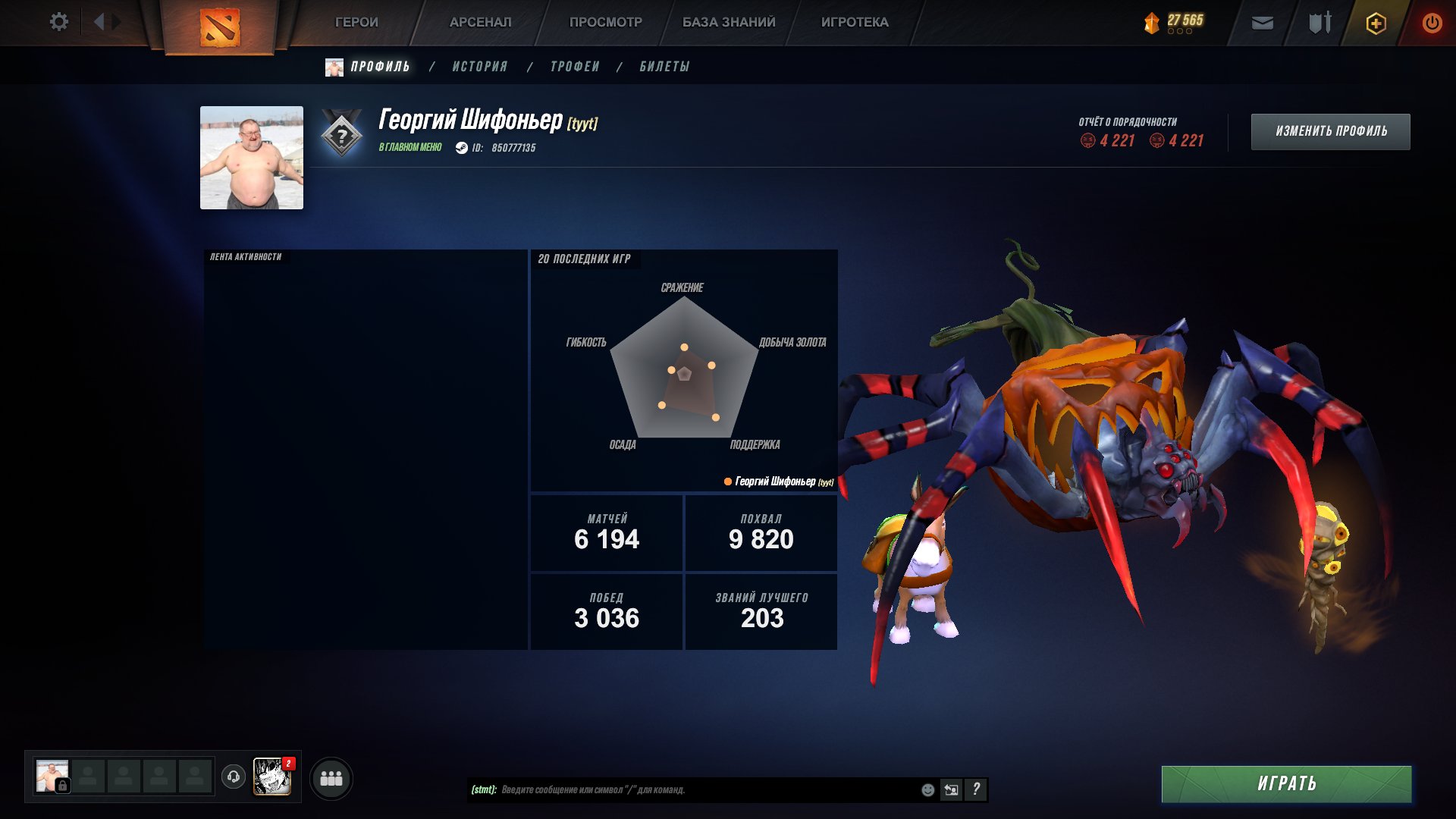This screenshot has width=1456, height=819.
Task: Select the БИЛЕТЫ profile tab
Action: (664, 67)
